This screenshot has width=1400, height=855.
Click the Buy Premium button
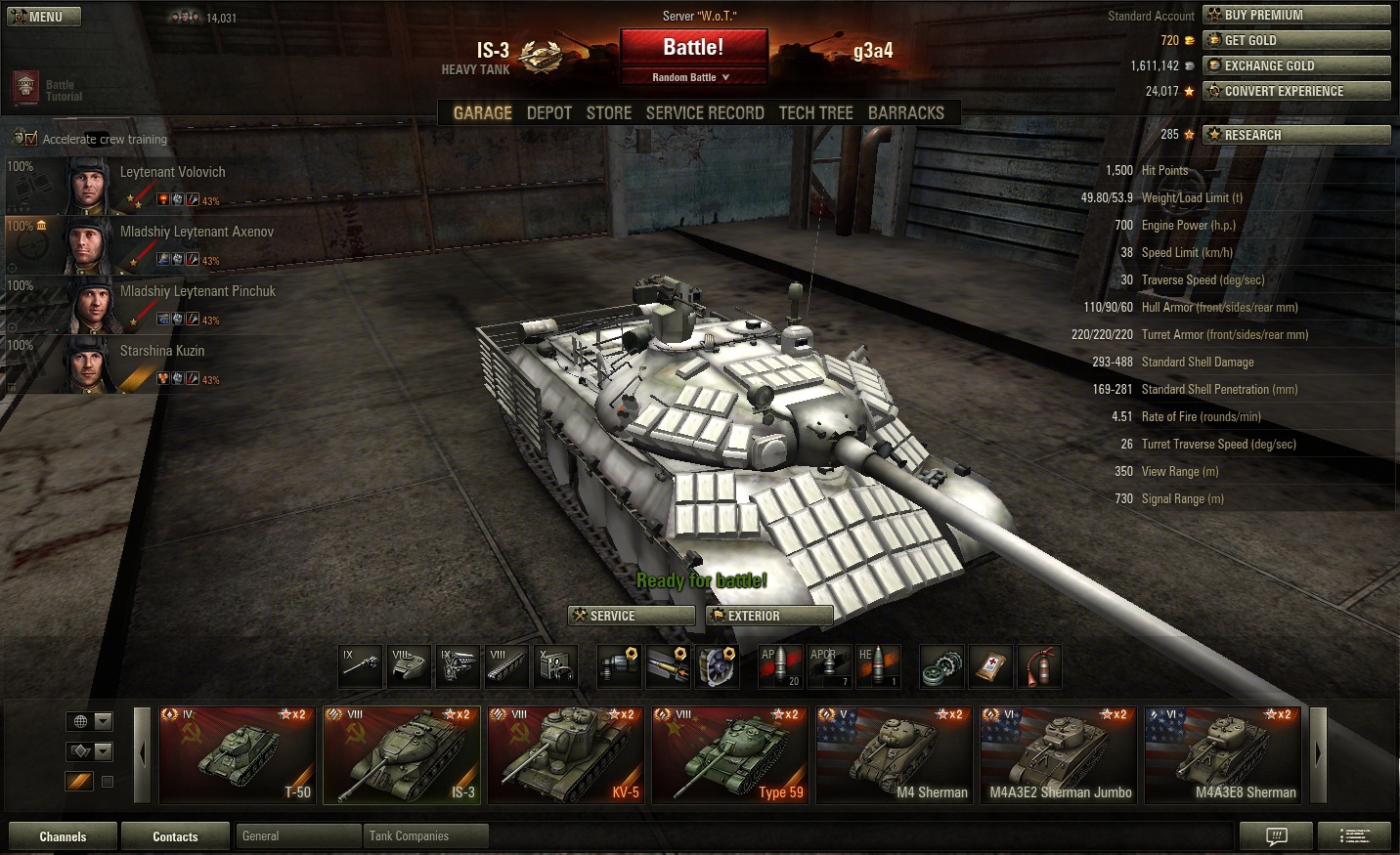click(1296, 15)
